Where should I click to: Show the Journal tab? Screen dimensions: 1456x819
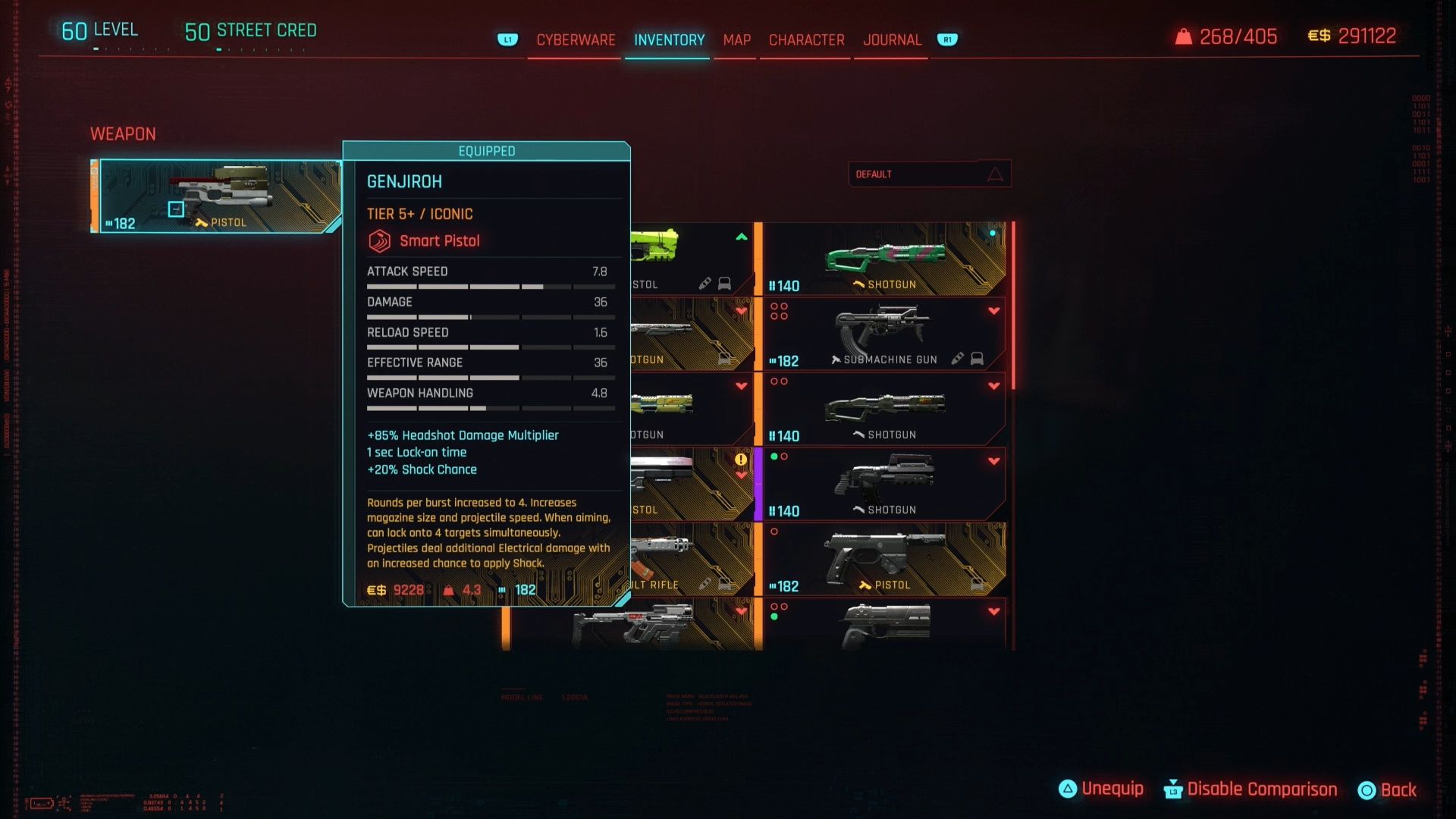point(892,40)
